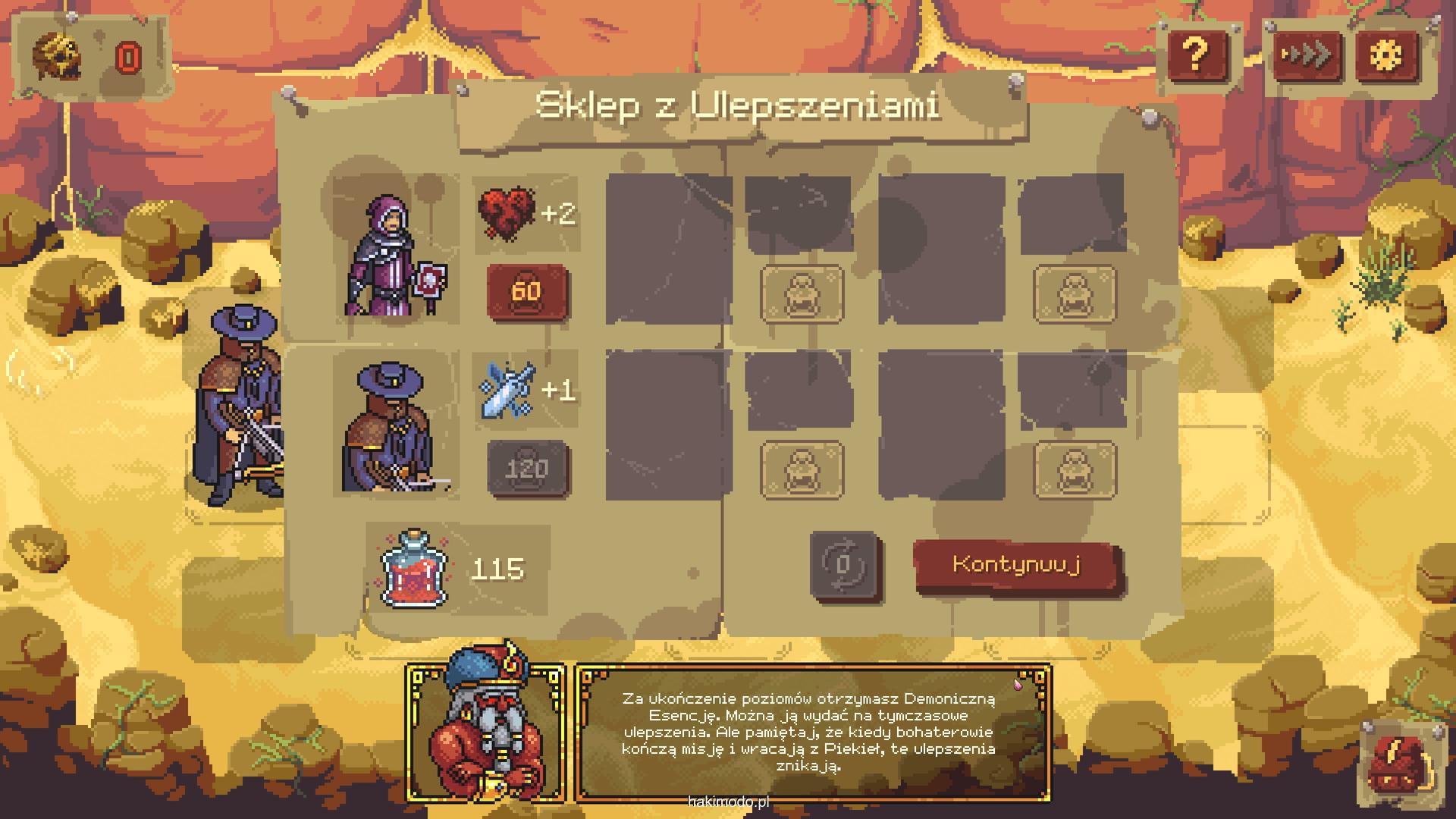Image resolution: width=1456 pixels, height=819 pixels.
Task: Click the red heart upgrade icon
Action: click(505, 214)
